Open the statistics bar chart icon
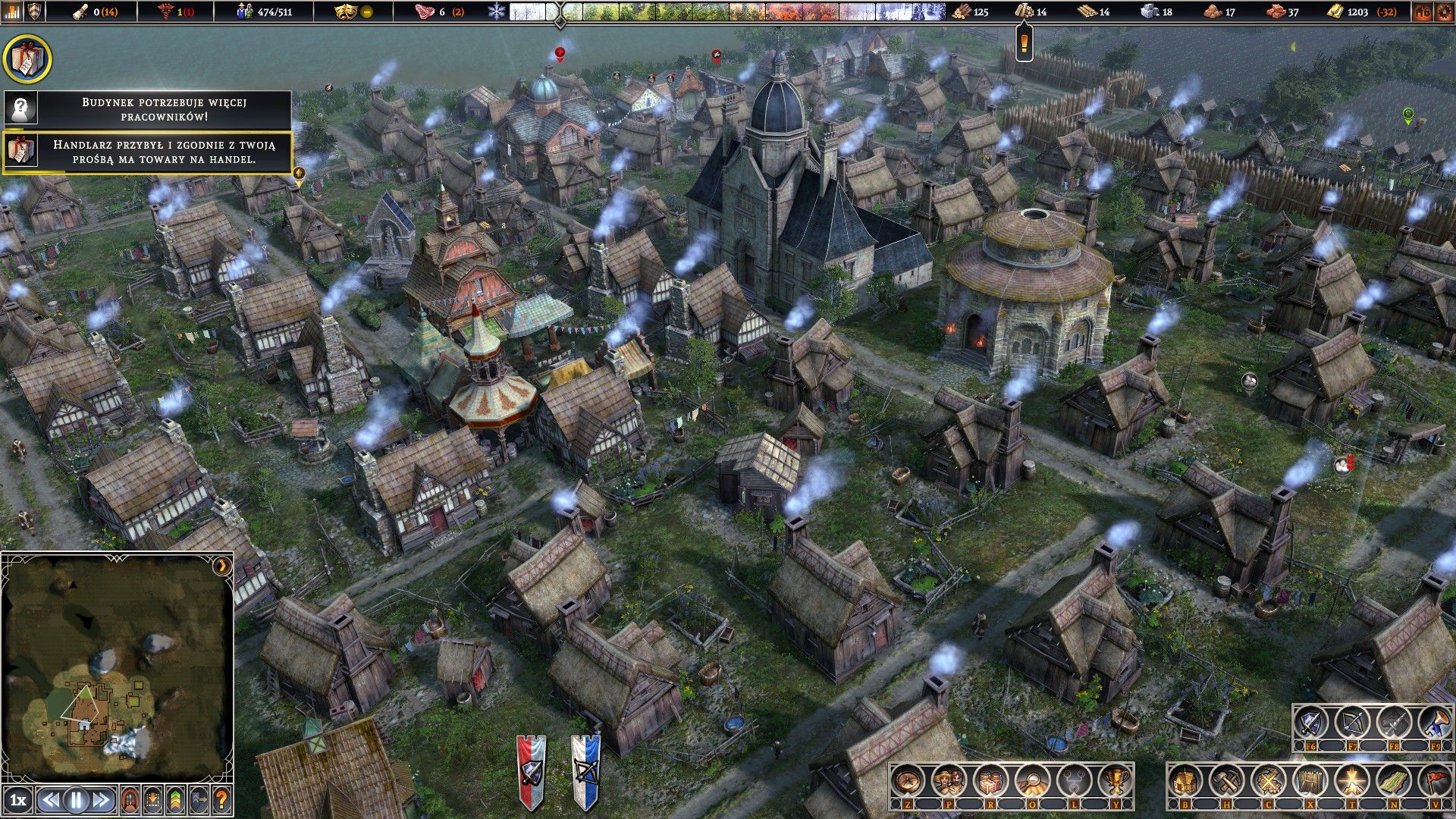 13,11
